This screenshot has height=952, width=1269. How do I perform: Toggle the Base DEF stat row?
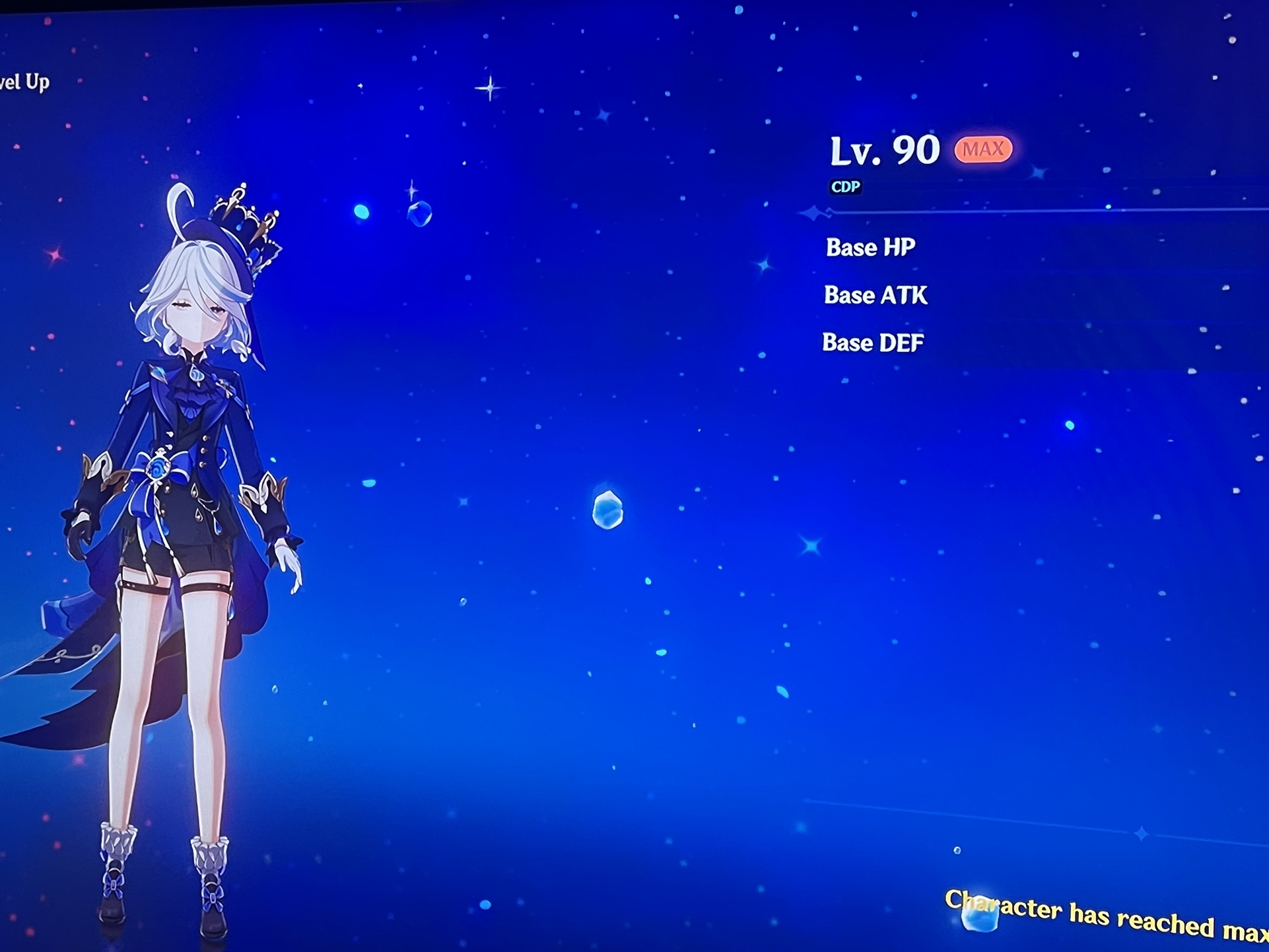[x=874, y=342]
